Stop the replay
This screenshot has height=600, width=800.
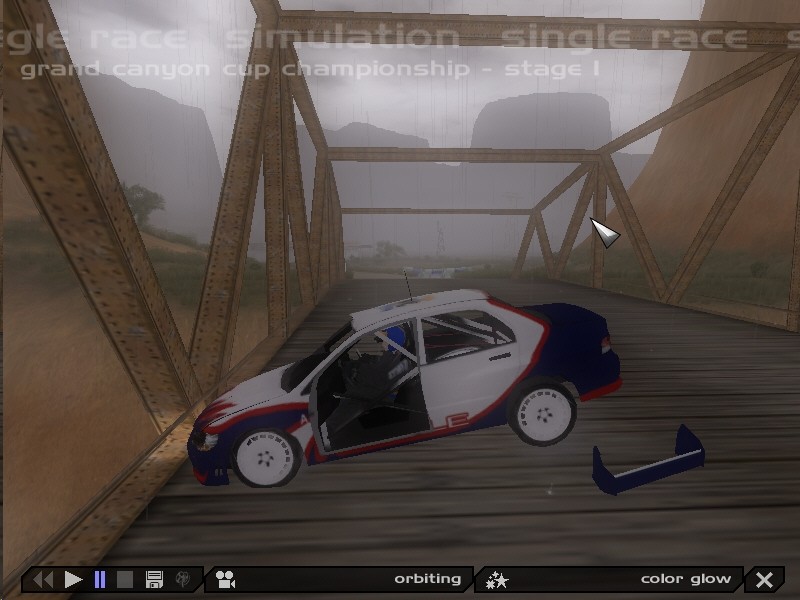coord(125,579)
